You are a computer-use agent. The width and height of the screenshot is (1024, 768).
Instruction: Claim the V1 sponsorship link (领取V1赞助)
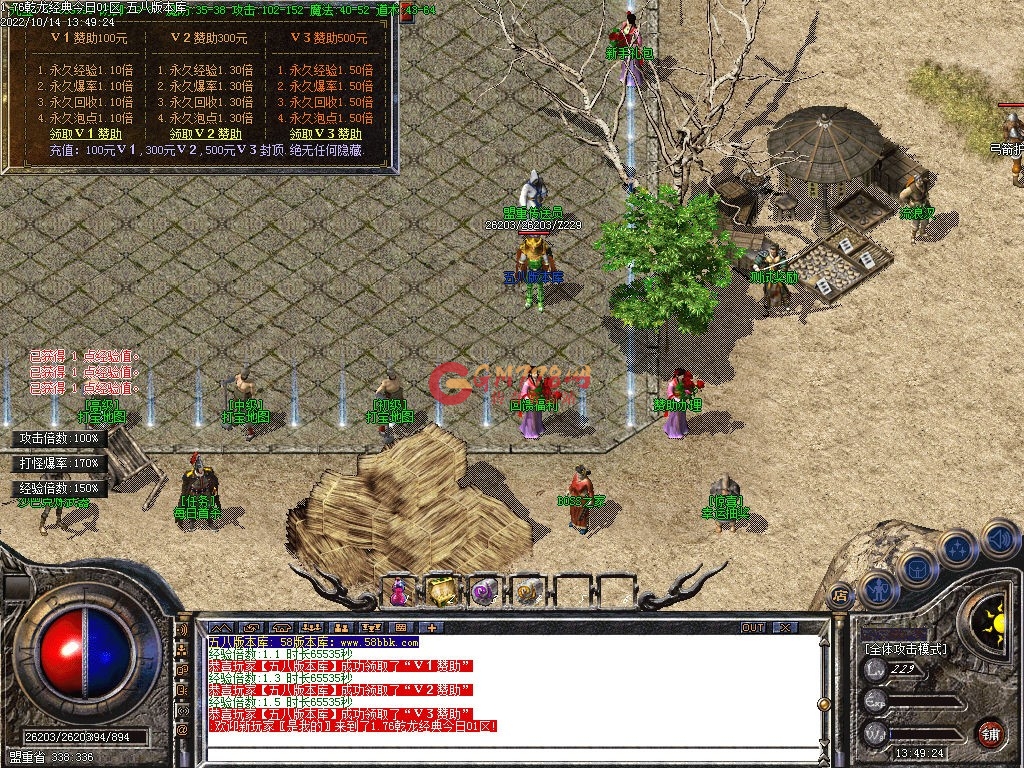coord(86,134)
